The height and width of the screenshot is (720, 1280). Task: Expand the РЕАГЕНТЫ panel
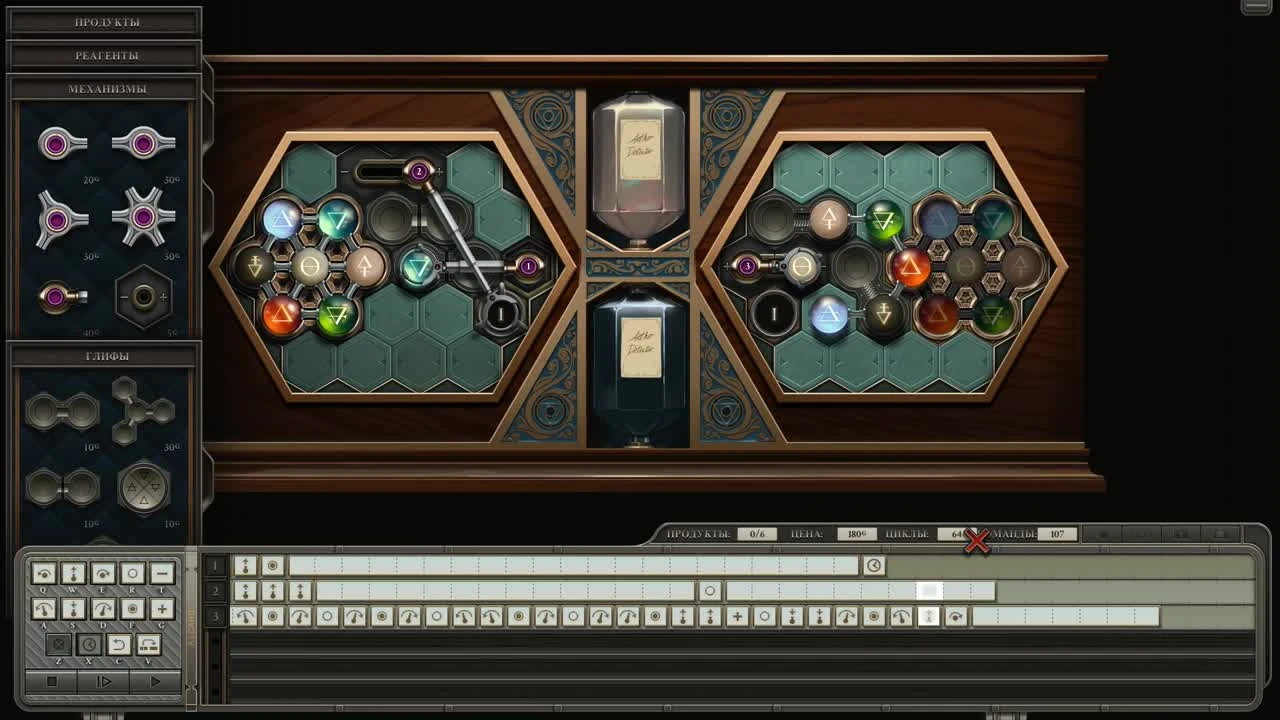[103, 54]
